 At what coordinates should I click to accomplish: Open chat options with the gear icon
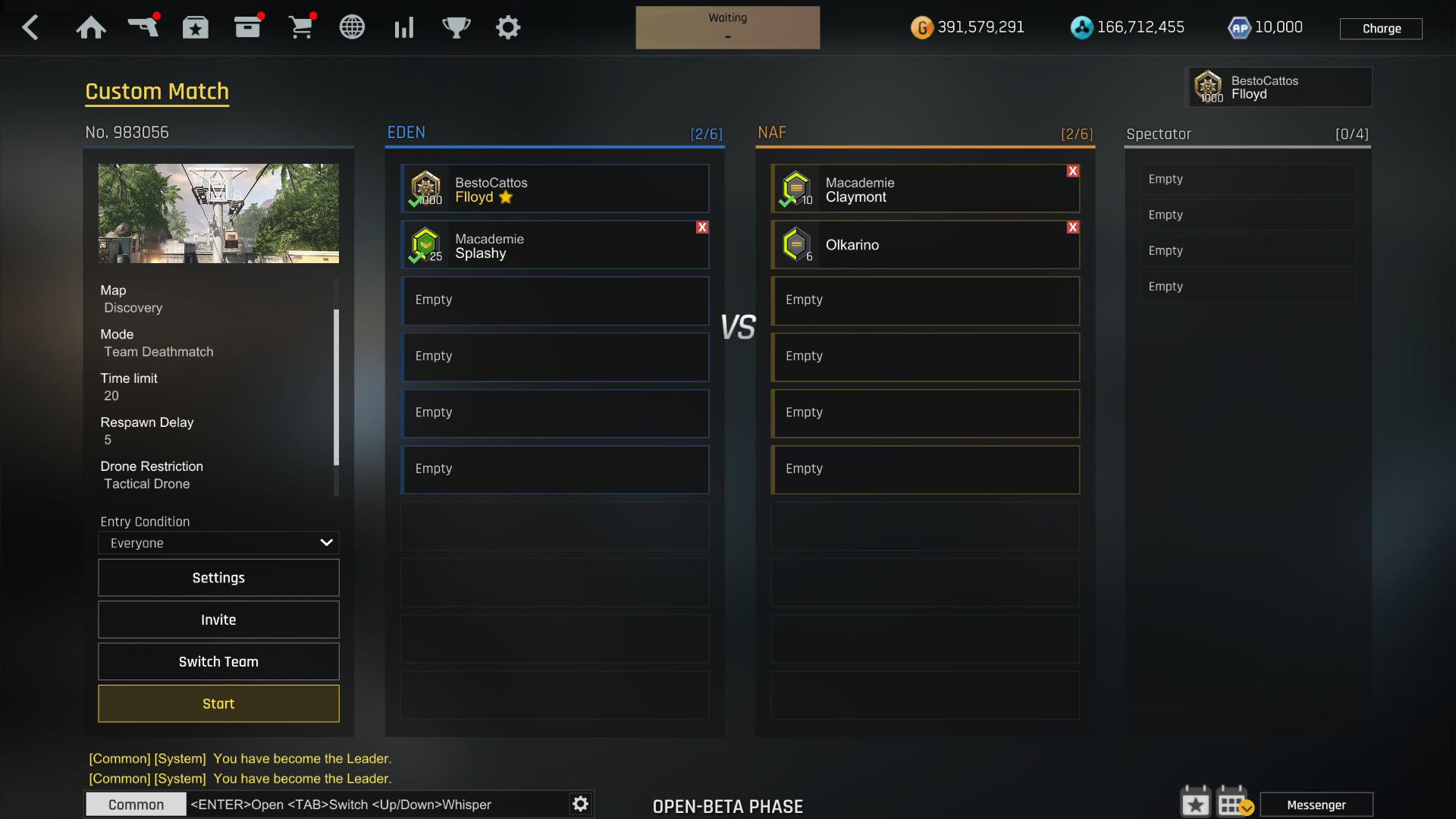coord(580,804)
